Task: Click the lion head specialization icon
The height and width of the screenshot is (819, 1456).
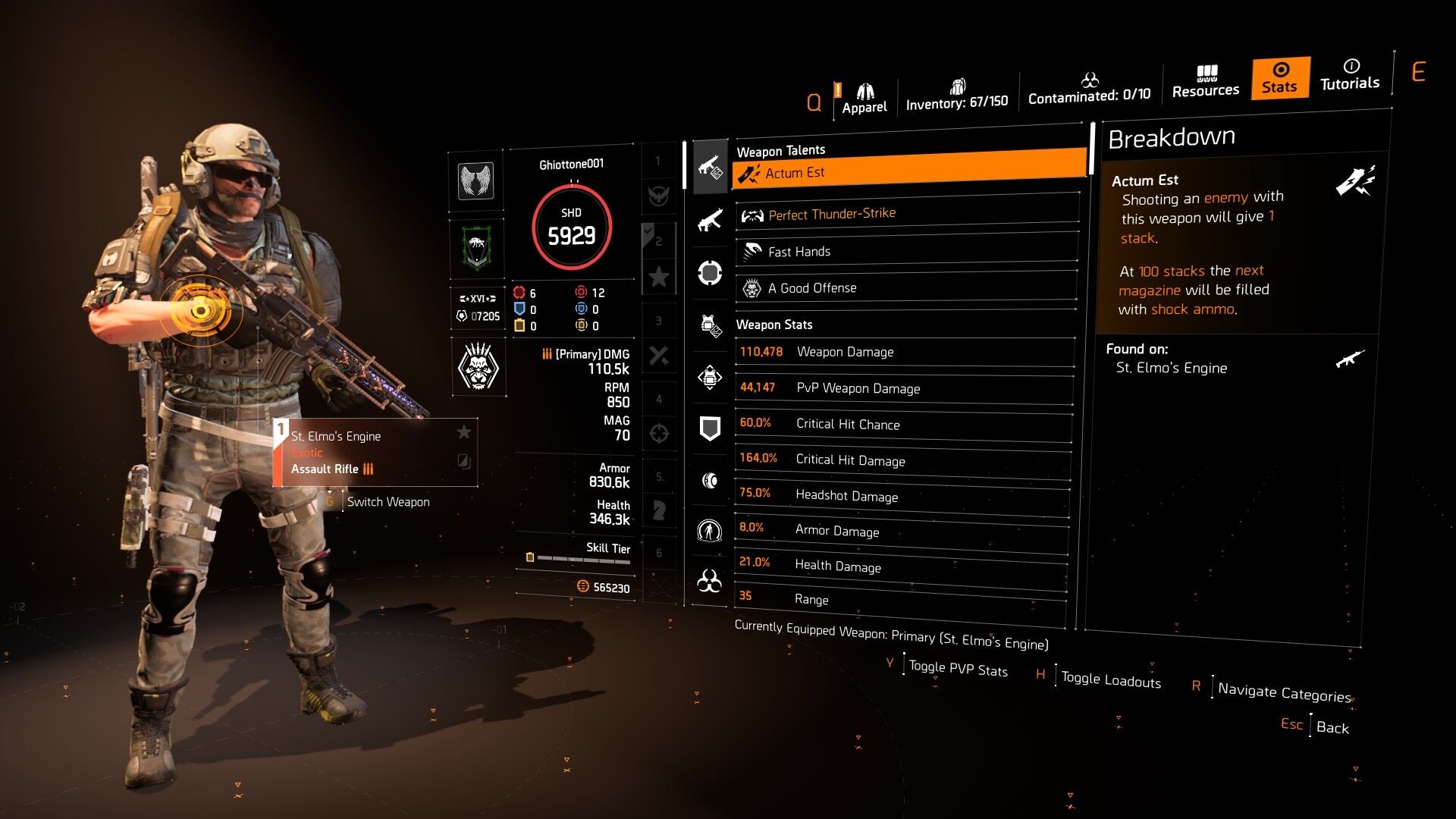Action: tap(479, 366)
